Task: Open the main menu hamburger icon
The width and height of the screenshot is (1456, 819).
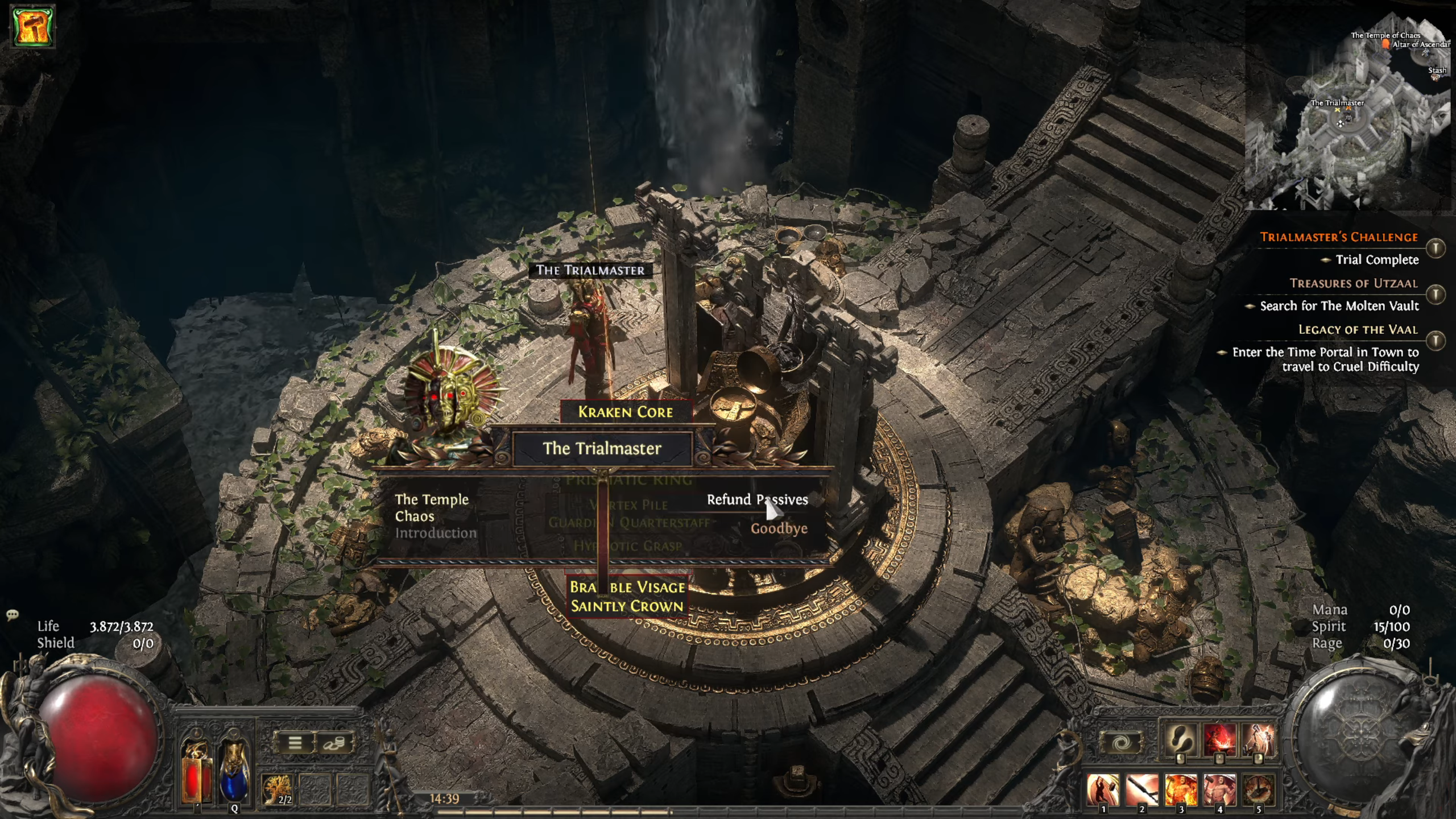Action: tap(296, 742)
